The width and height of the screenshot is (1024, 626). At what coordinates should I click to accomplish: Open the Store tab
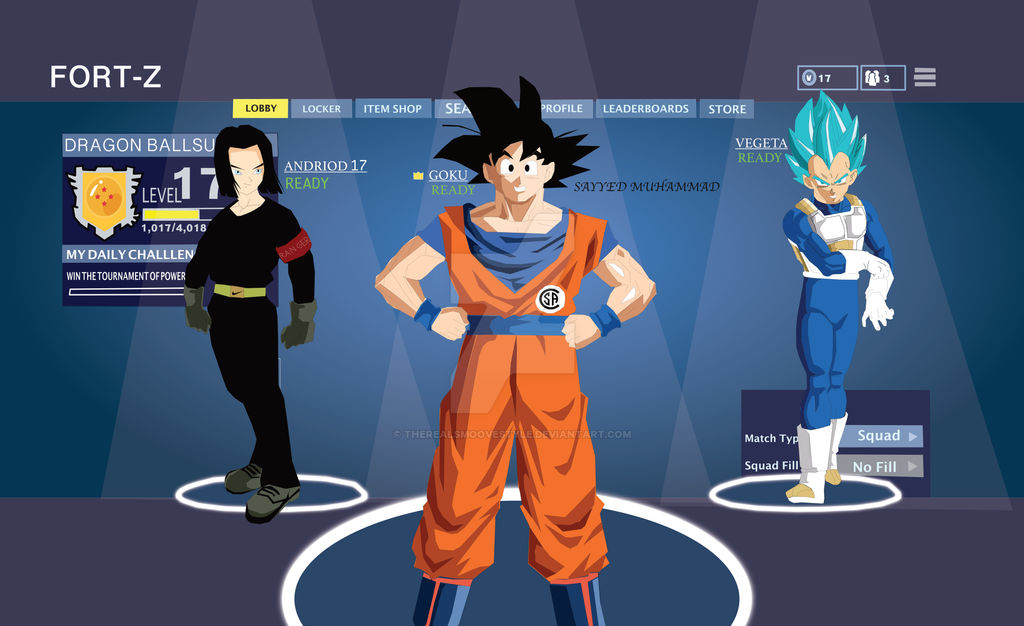point(727,109)
